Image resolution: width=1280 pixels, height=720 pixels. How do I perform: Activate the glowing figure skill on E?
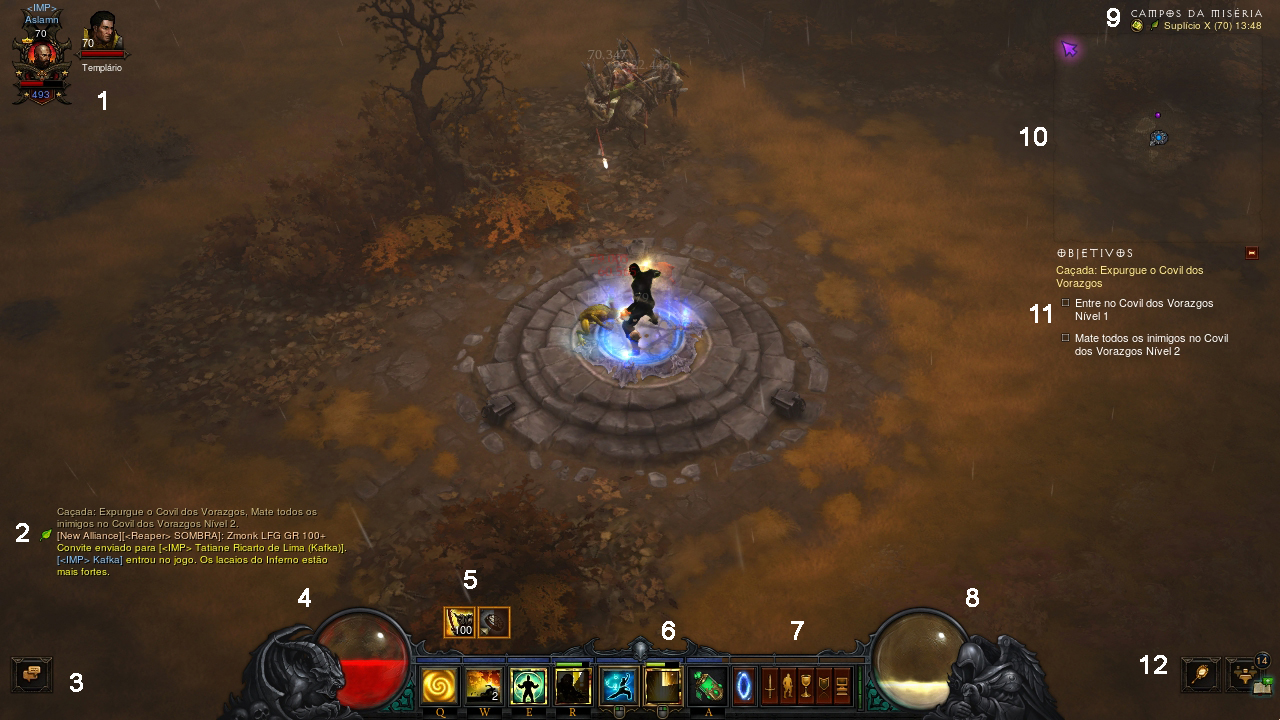529,686
